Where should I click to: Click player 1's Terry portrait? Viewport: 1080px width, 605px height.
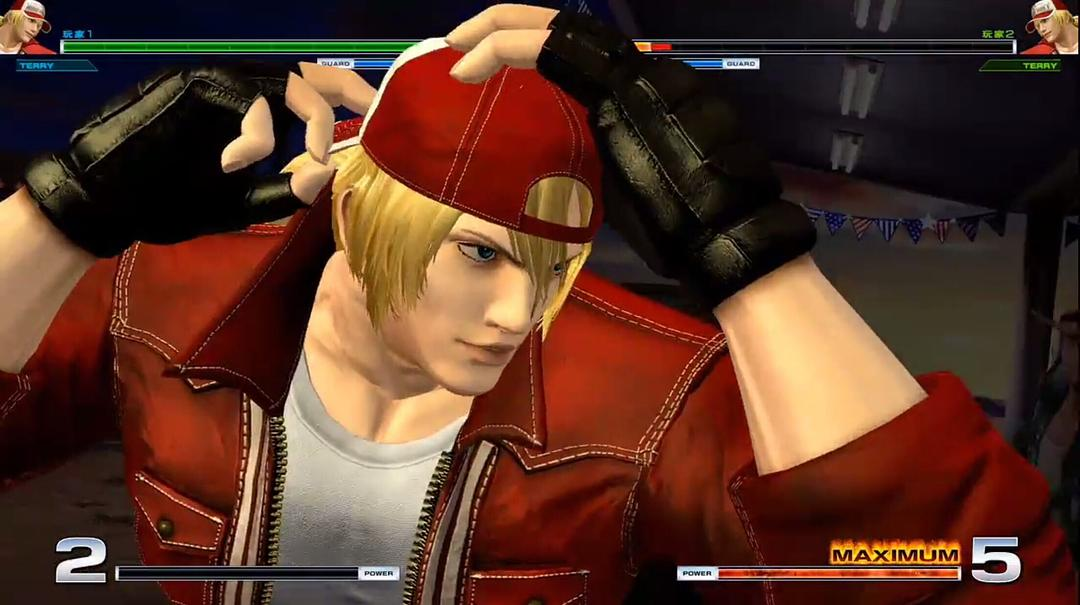[x=27, y=27]
